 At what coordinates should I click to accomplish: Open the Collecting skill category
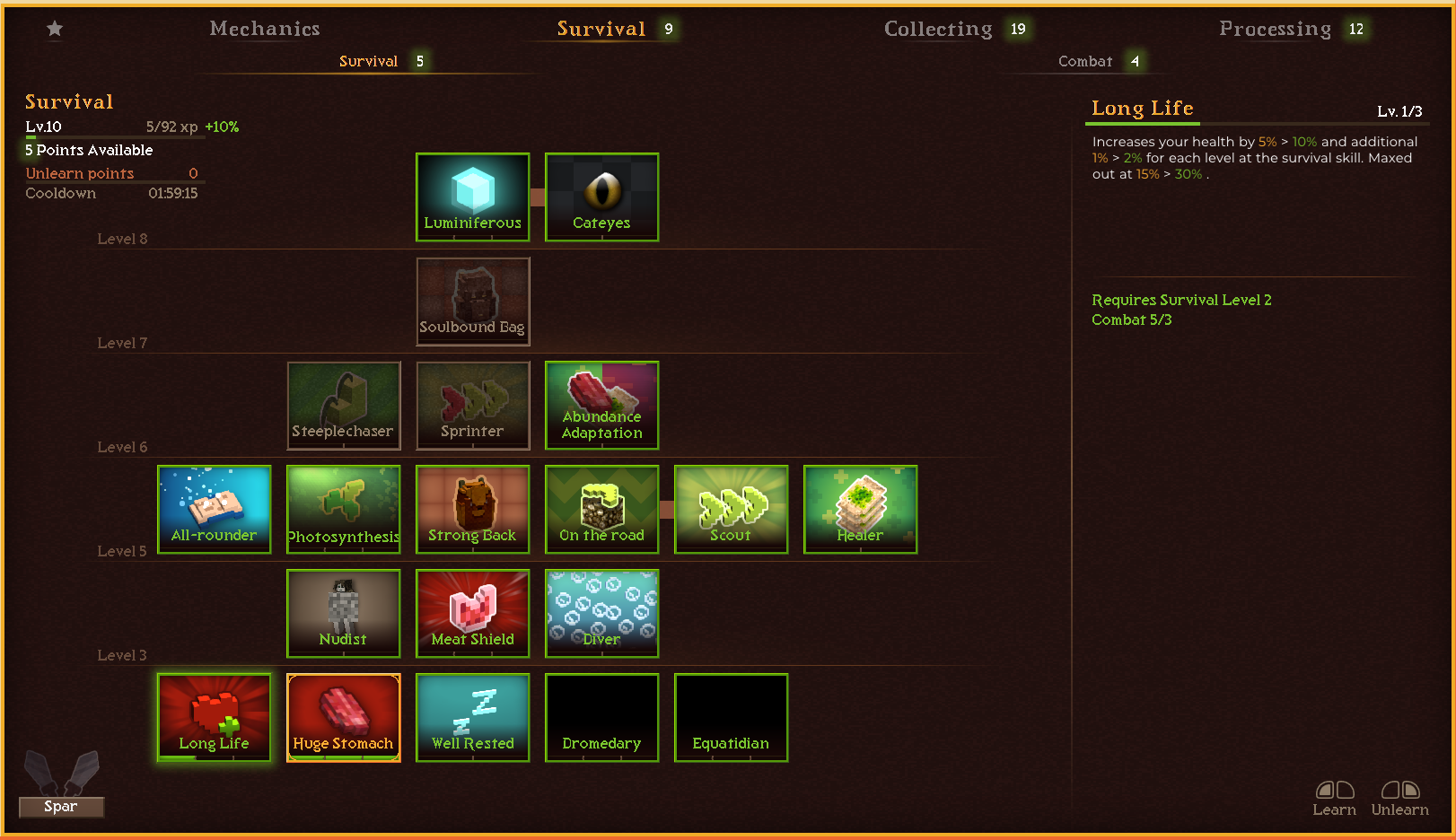click(x=938, y=29)
